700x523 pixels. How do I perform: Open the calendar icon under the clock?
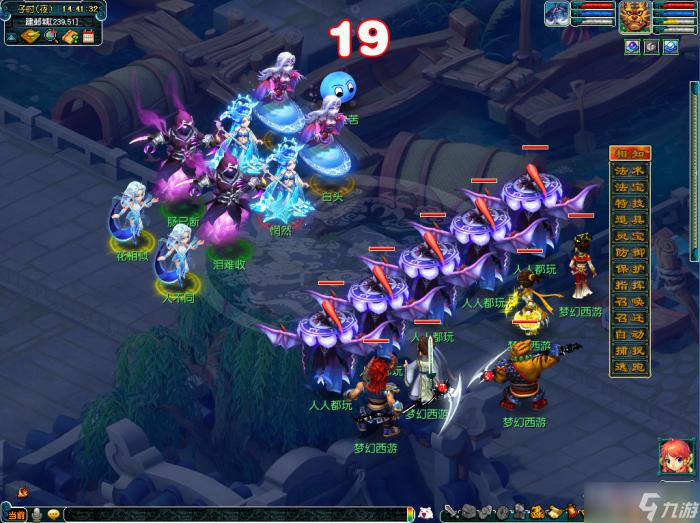click(88, 37)
